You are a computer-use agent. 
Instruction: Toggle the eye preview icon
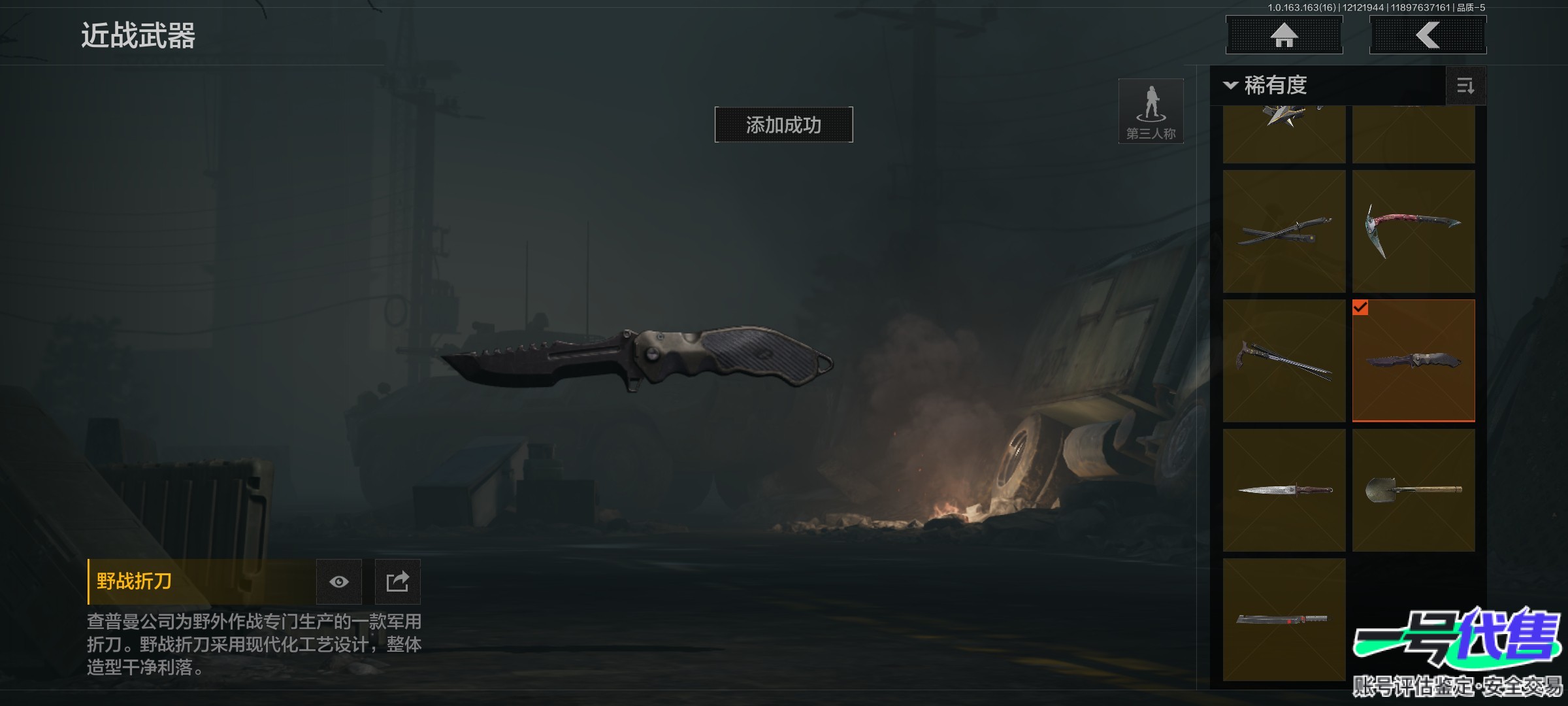(x=338, y=582)
